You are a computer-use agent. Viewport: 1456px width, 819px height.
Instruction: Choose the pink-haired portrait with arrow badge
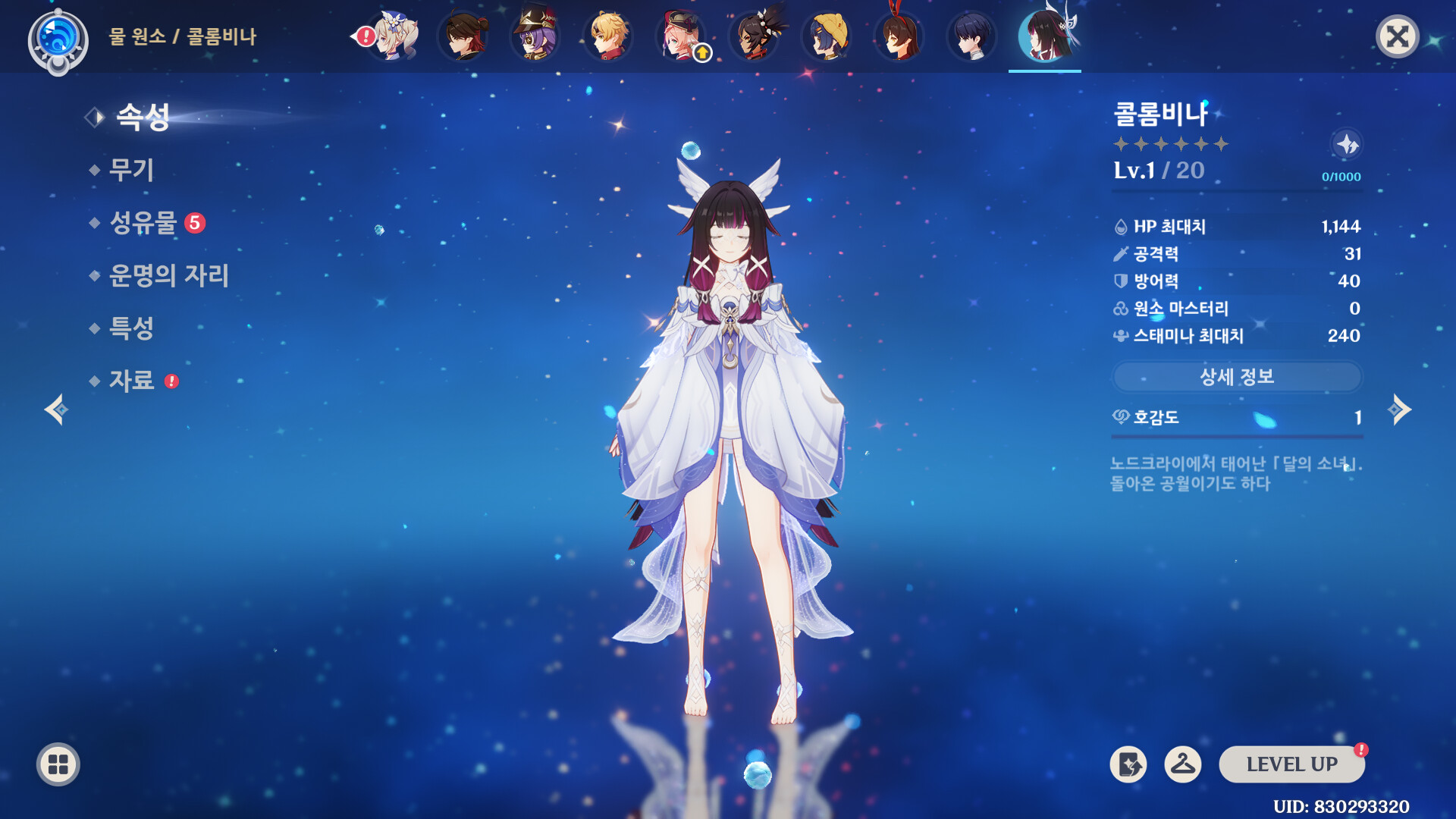[681, 36]
